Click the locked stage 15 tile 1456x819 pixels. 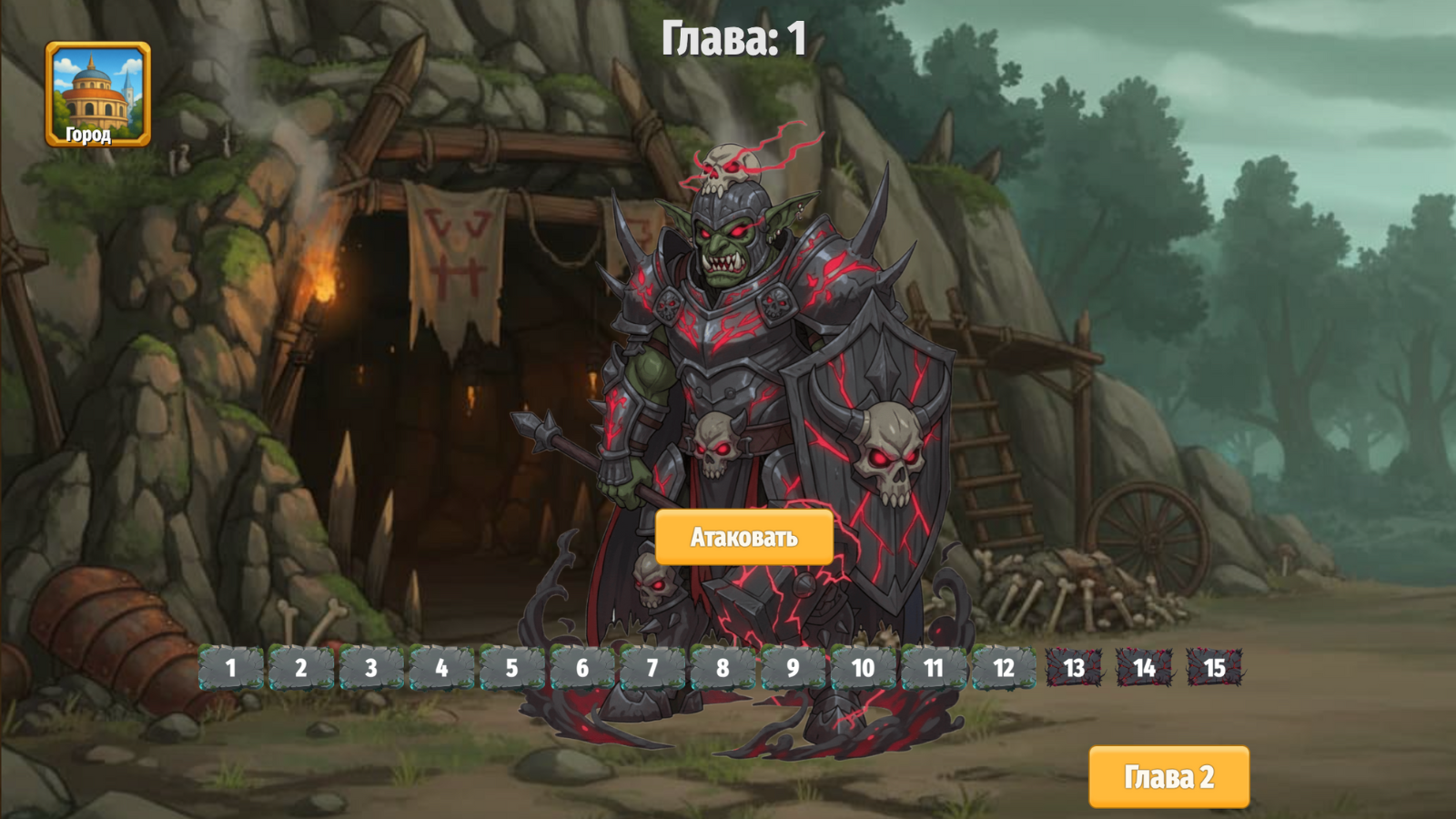[1216, 667]
